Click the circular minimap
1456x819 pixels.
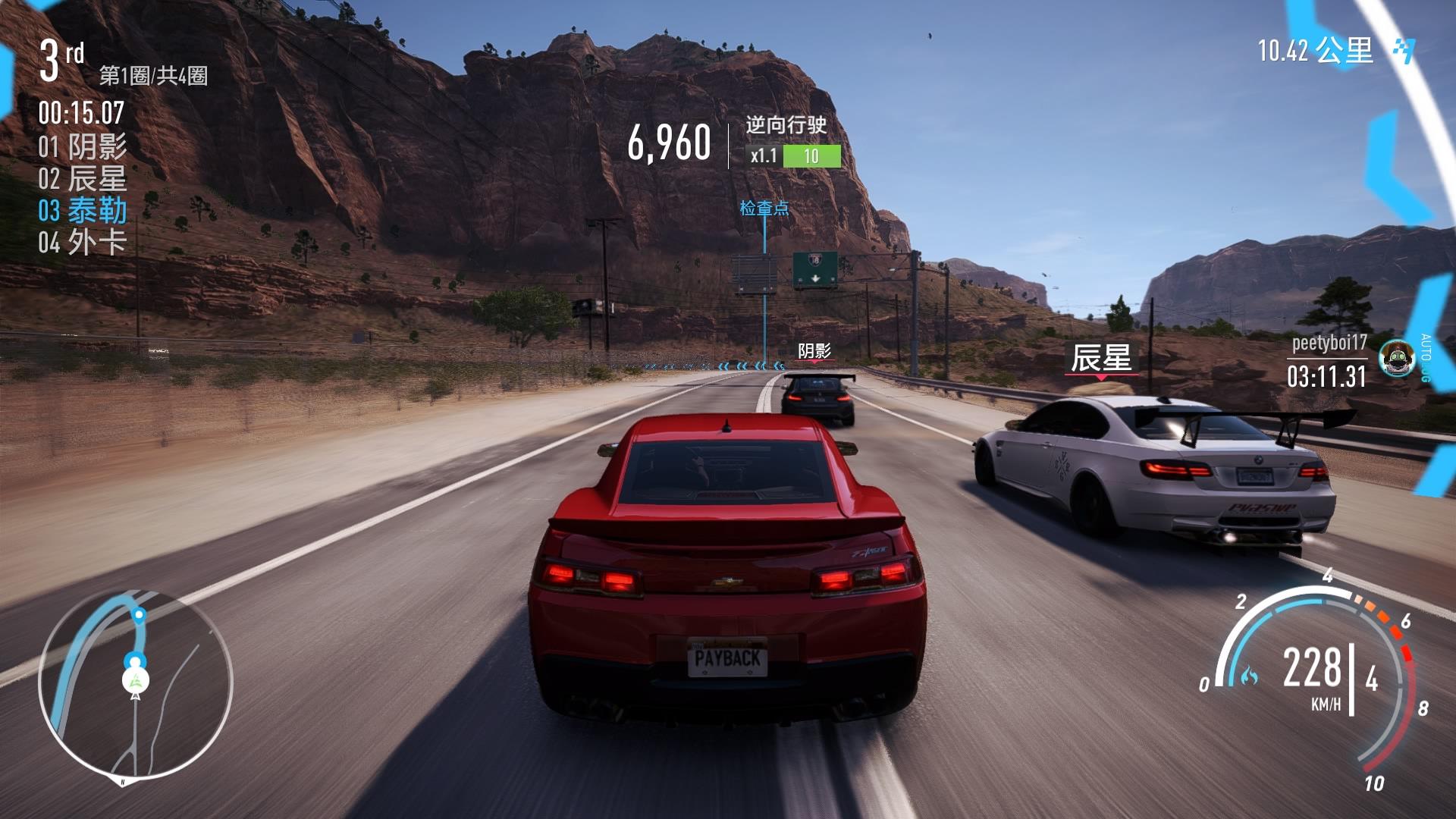tap(135, 685)
